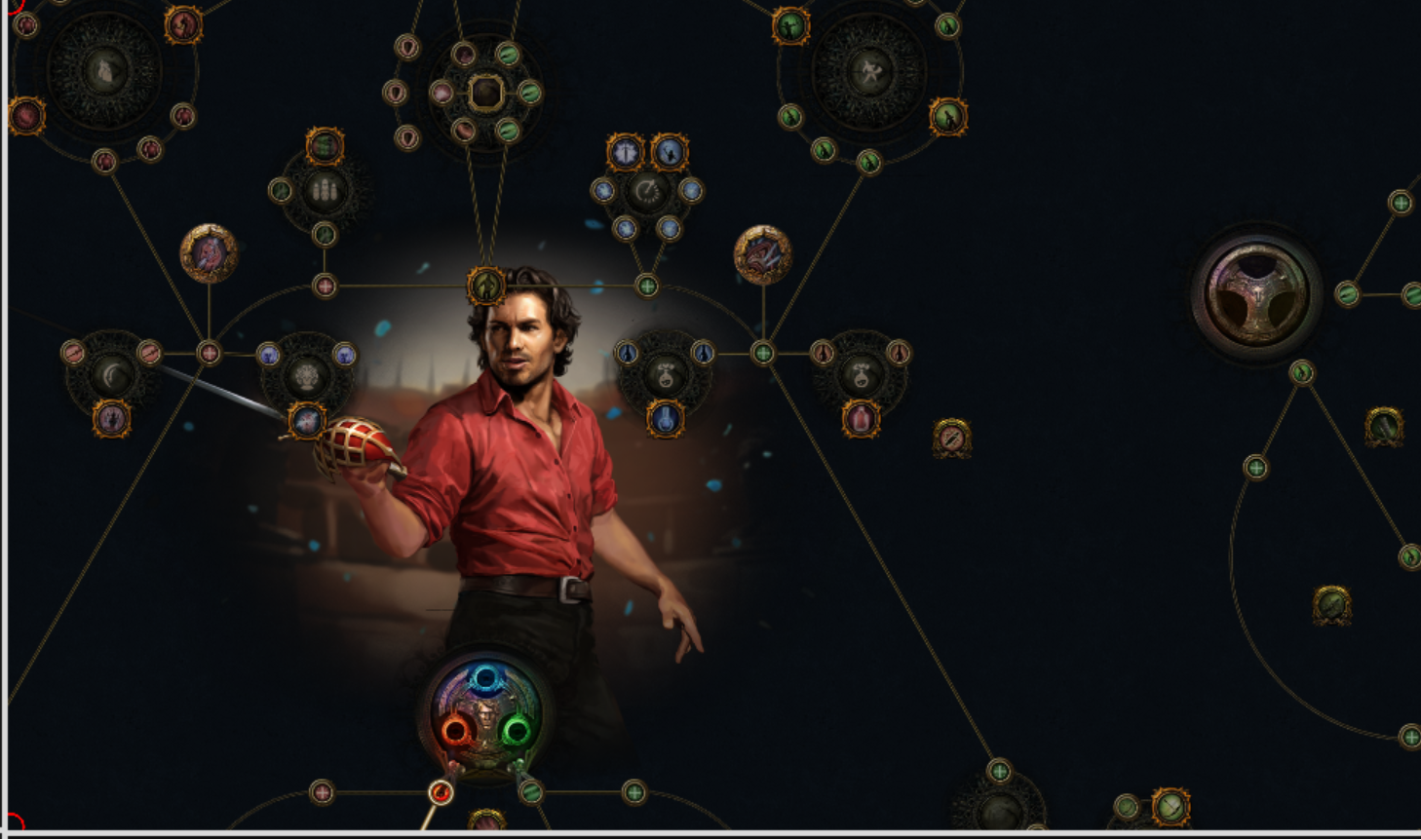Pick the green snake notable passive
Image resolution: width=1421 pixels, height=840 pixels.
[325, 147]
